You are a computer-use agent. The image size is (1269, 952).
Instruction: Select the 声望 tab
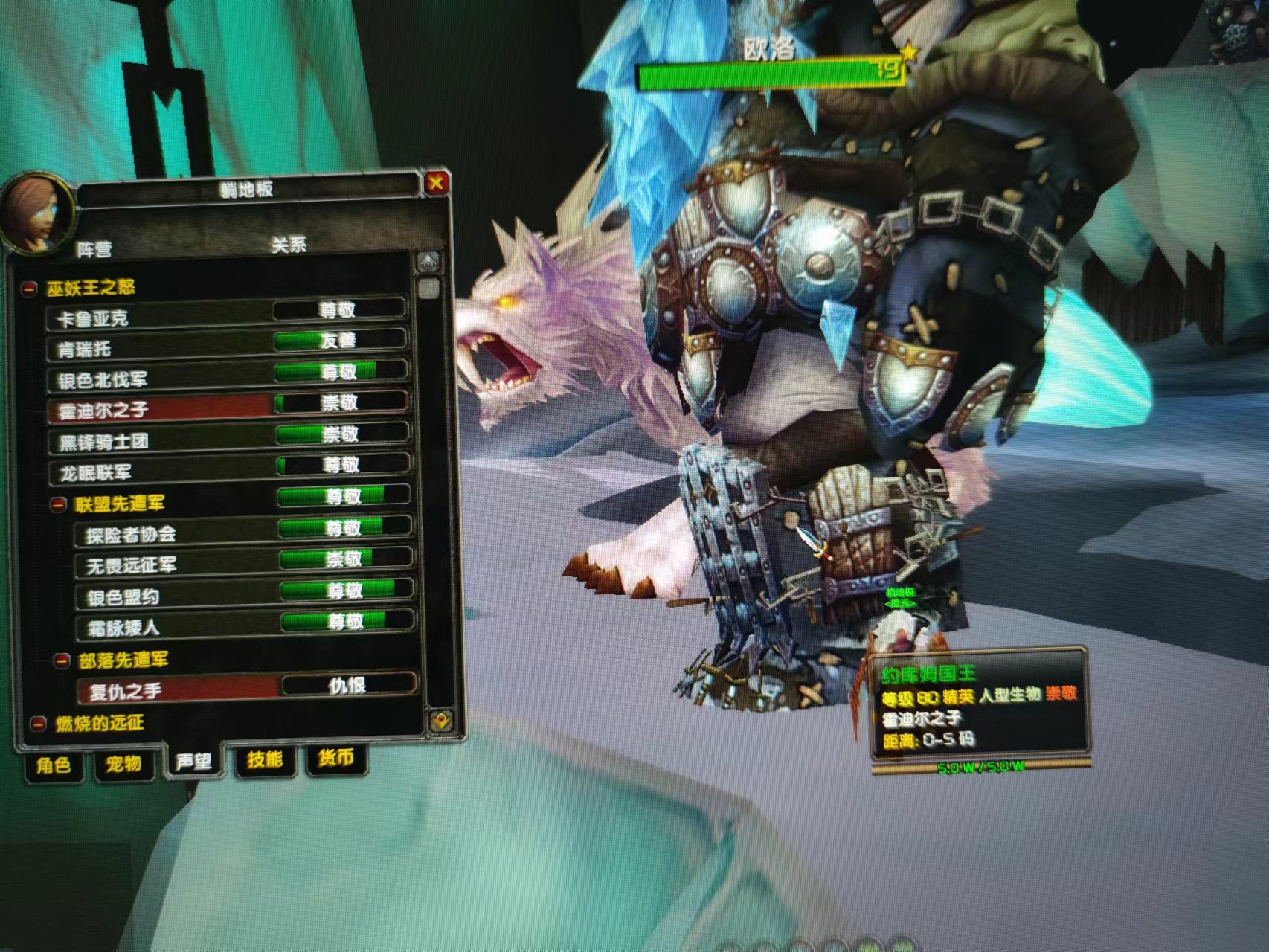click(x=193, y=762)
